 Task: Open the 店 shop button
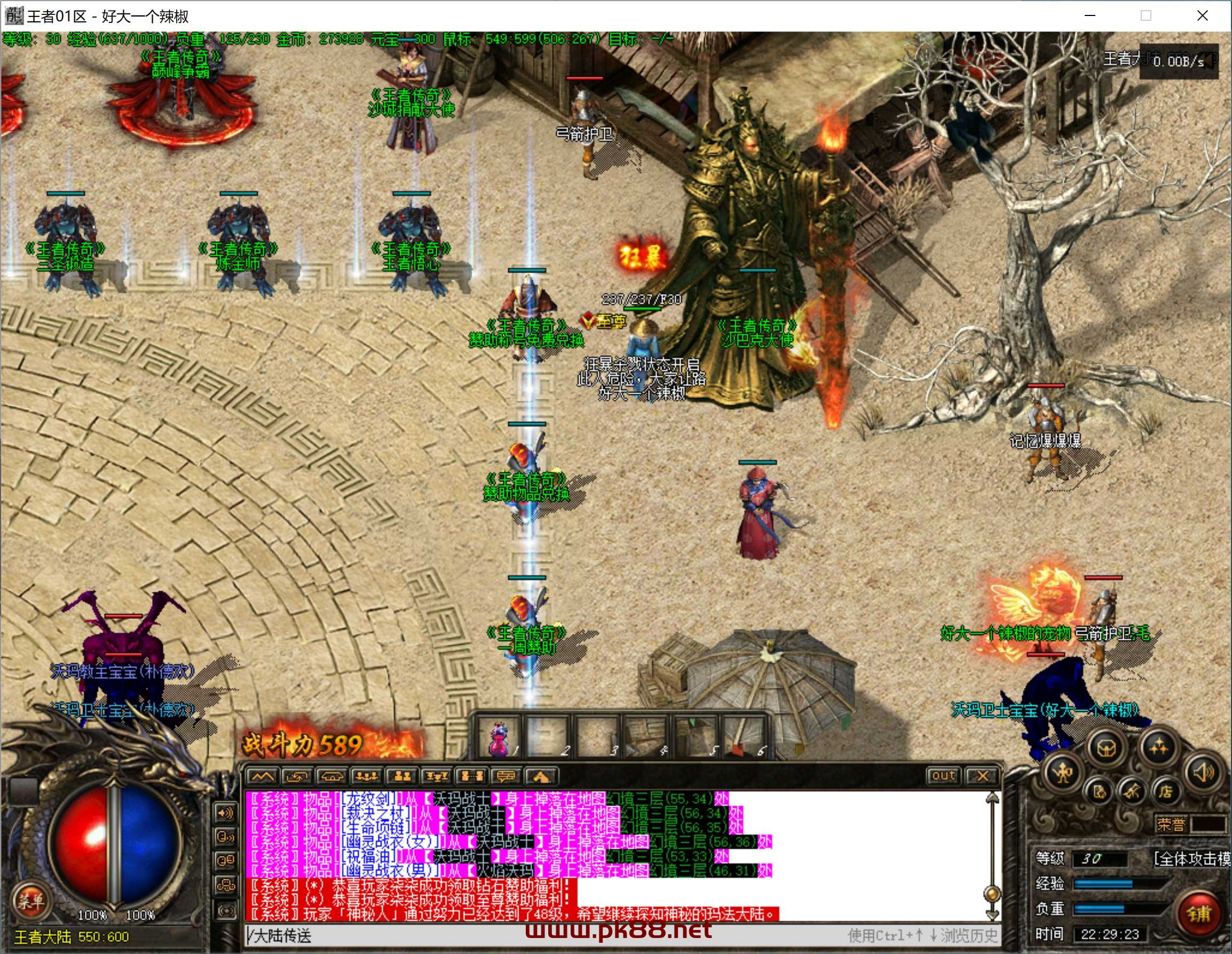(1165, 792)
